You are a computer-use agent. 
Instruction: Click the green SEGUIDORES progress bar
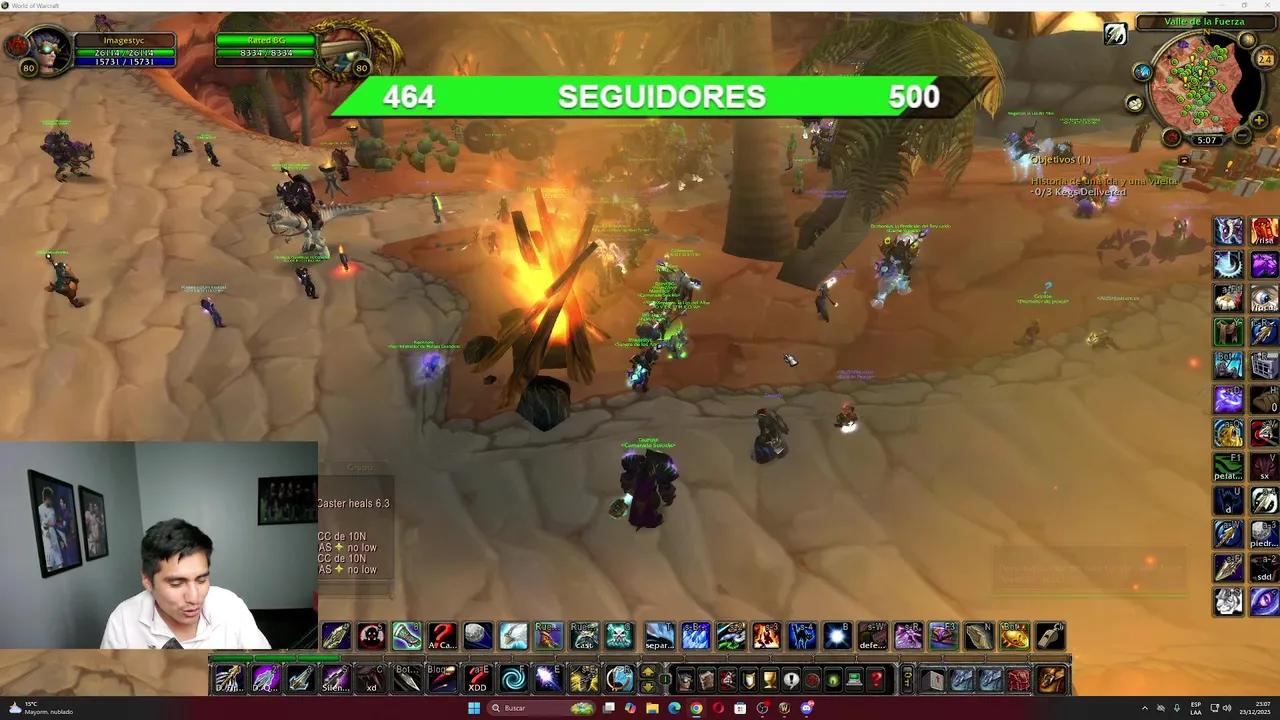coord(660,97)
